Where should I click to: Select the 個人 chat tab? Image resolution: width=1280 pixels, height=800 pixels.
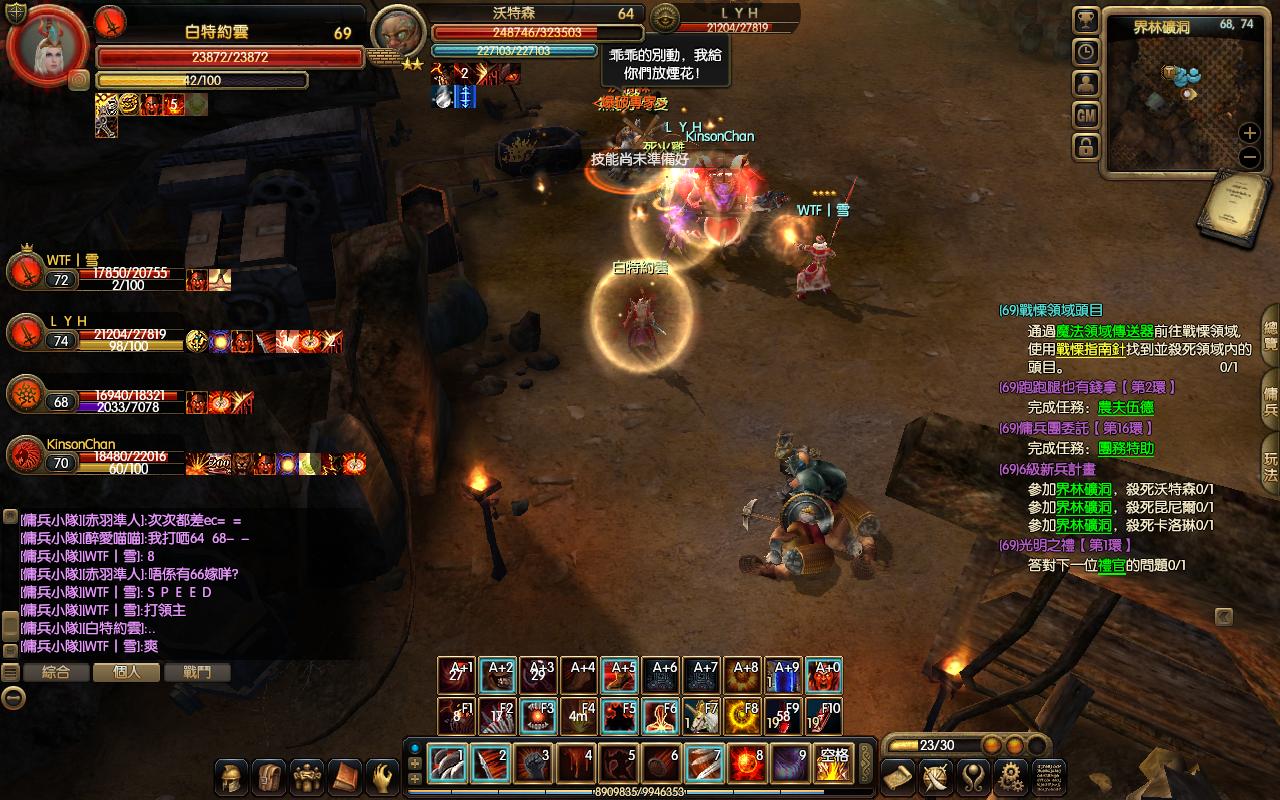pyautogui.click(x=126, y=673)
